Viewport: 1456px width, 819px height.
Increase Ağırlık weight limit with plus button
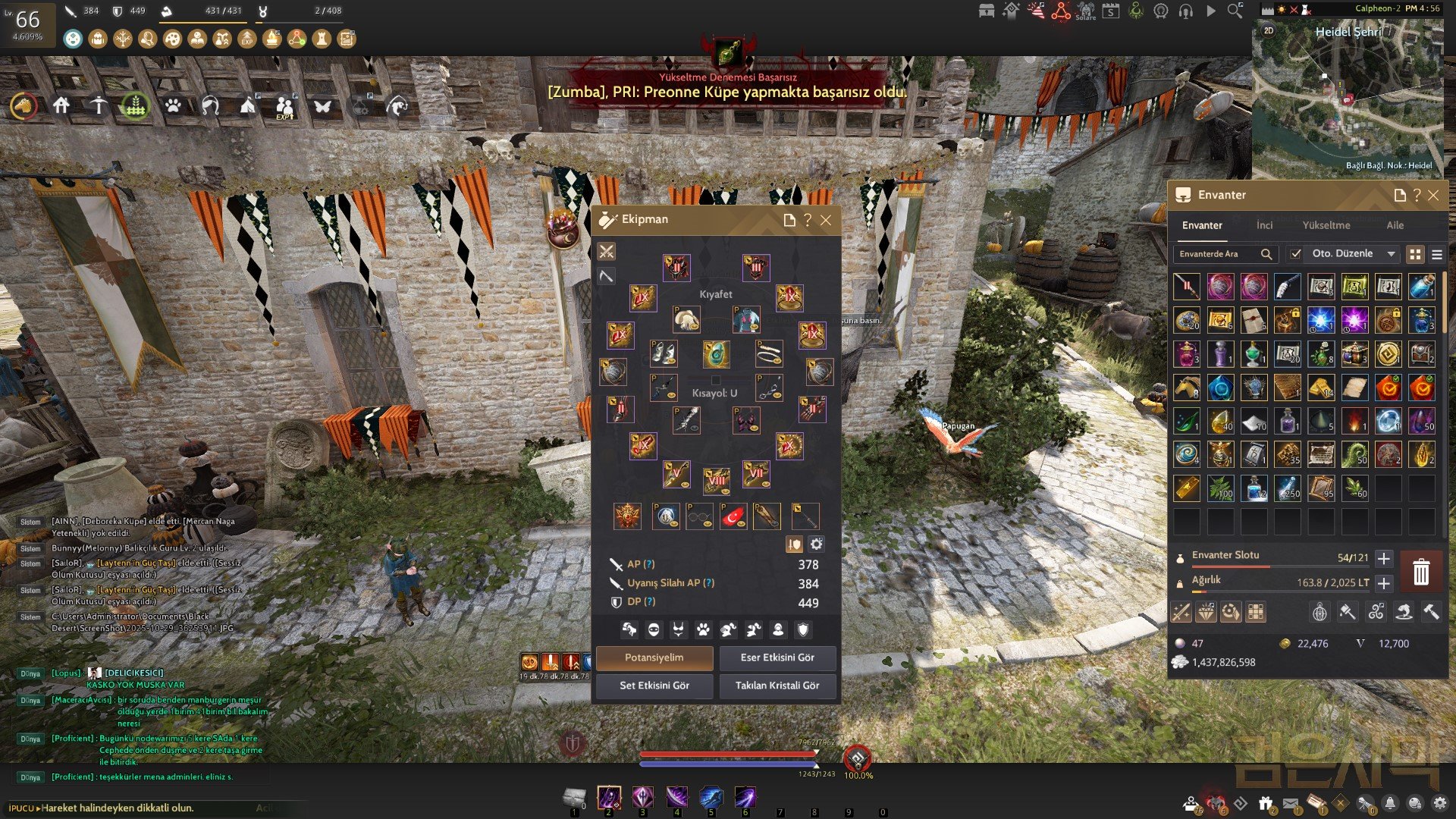point(1383,583)
